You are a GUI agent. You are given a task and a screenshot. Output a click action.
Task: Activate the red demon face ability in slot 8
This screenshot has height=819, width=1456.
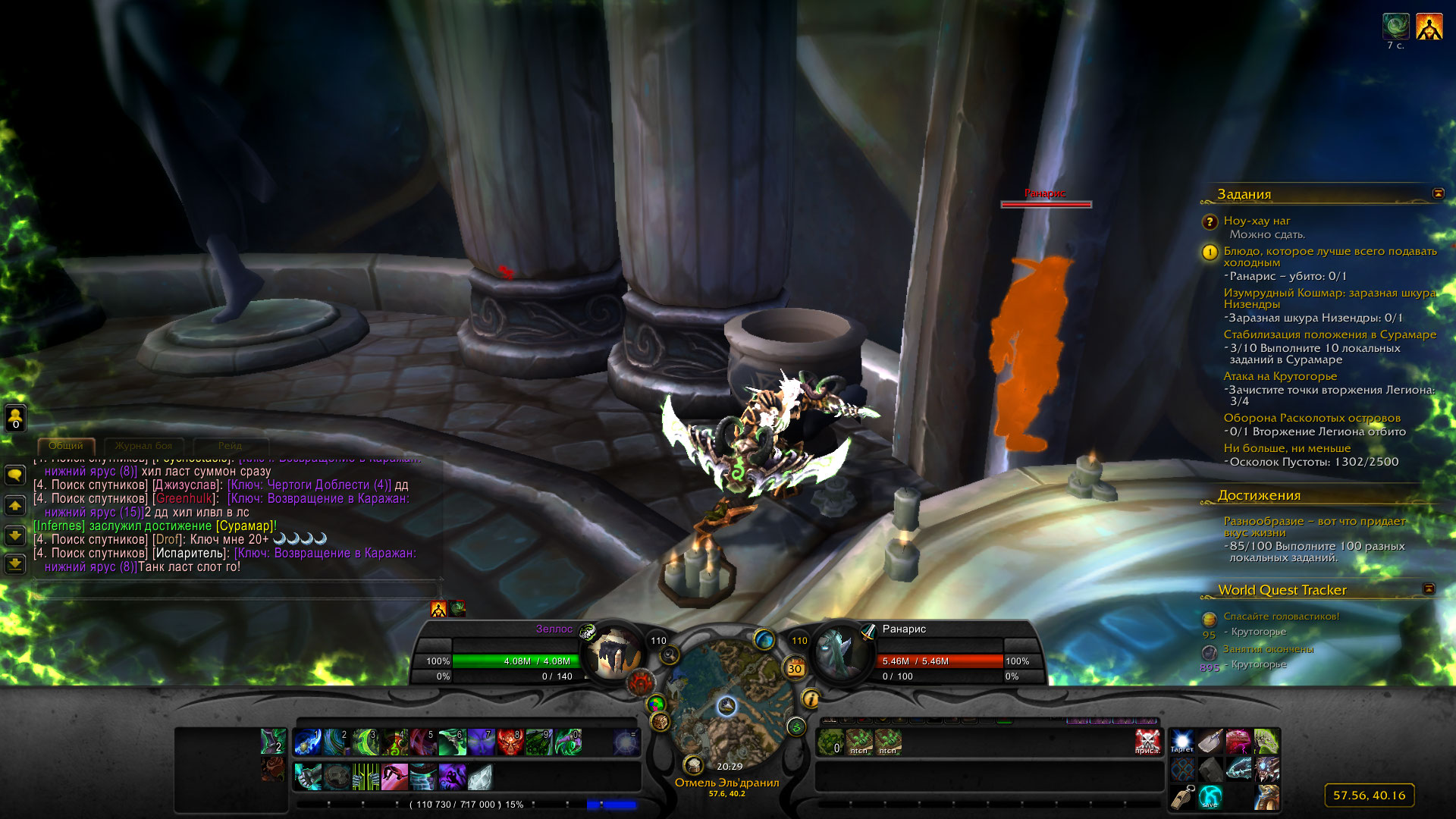tap(510, 742)
